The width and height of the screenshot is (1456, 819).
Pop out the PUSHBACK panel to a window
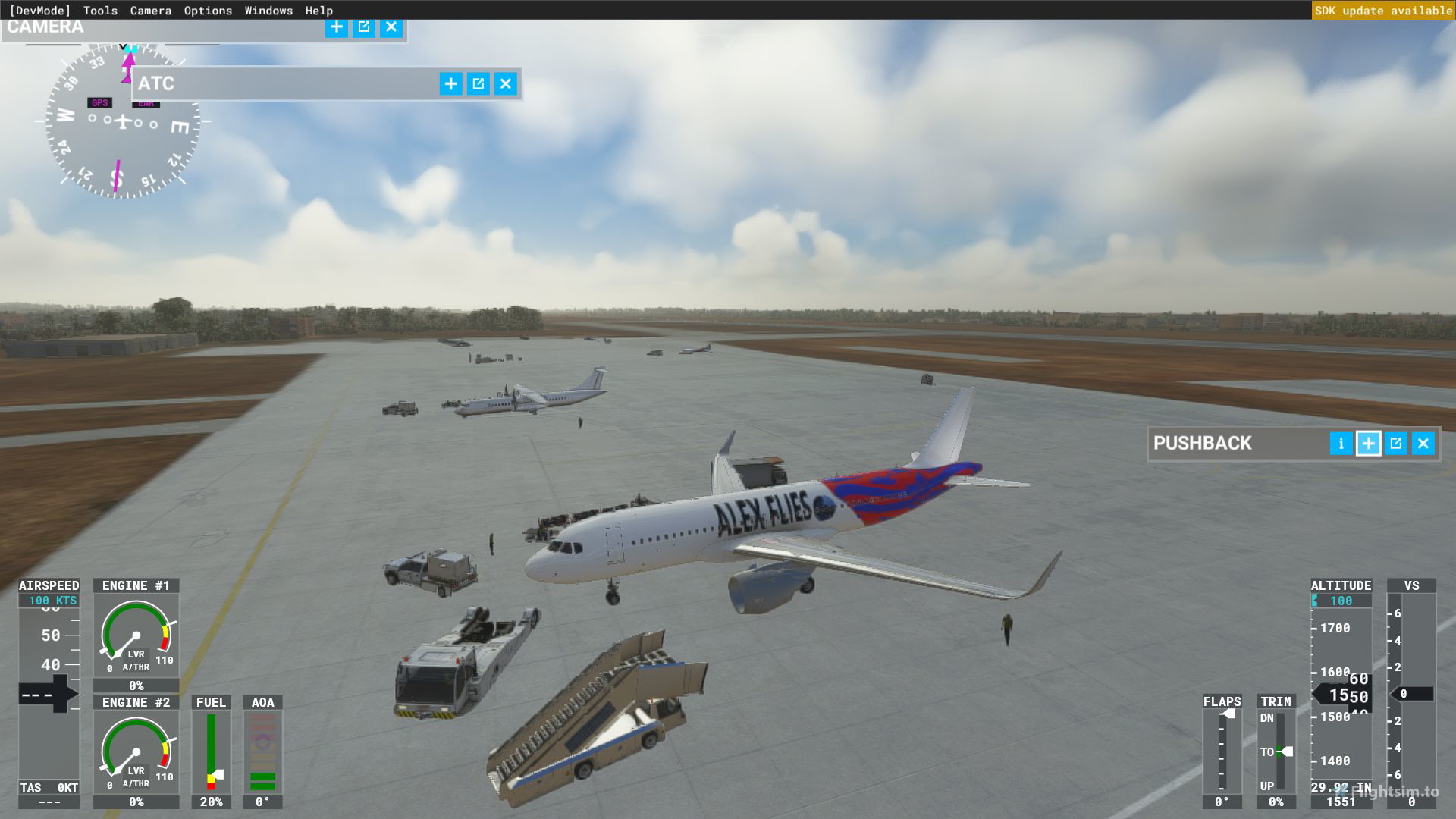[x=1395, y=444]
